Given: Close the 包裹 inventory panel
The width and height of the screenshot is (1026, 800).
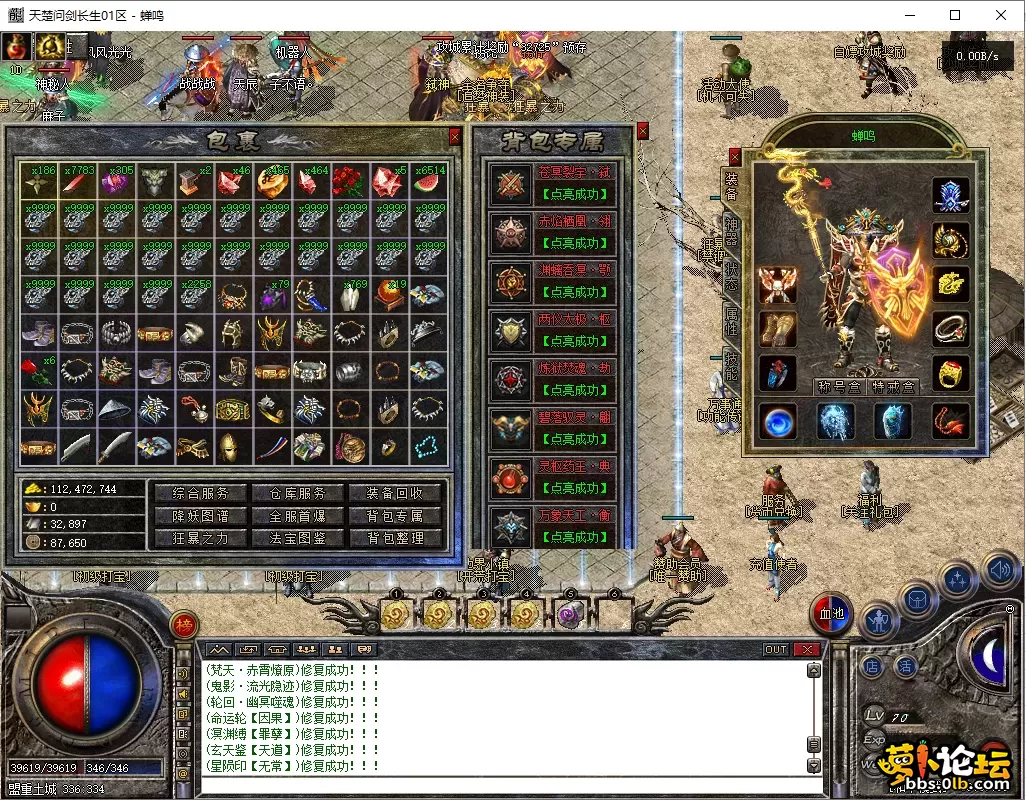Looking at the screenshot, I should point(455,136).
